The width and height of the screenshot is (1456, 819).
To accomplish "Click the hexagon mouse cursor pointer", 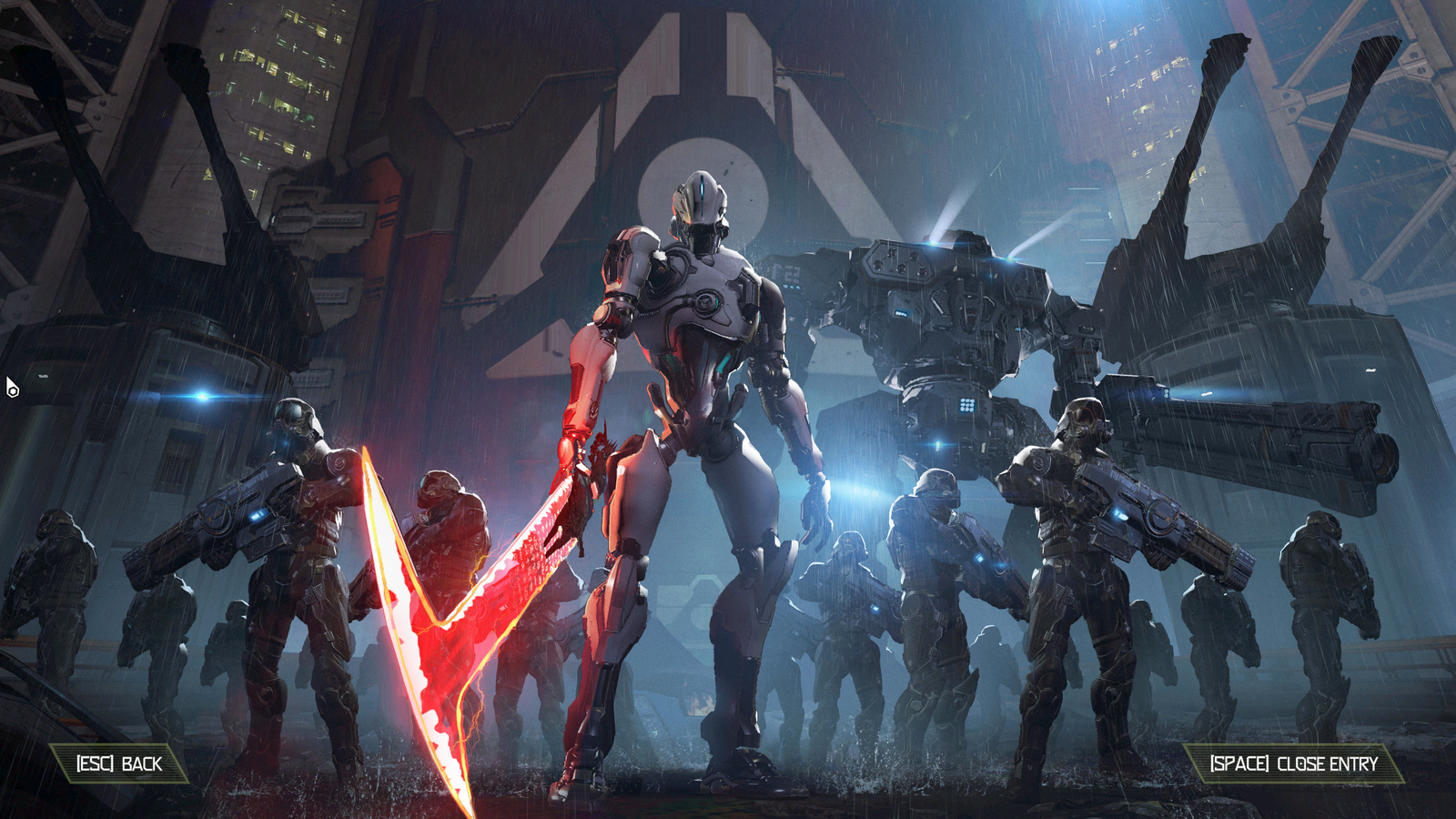I will [x=11, y=386].
